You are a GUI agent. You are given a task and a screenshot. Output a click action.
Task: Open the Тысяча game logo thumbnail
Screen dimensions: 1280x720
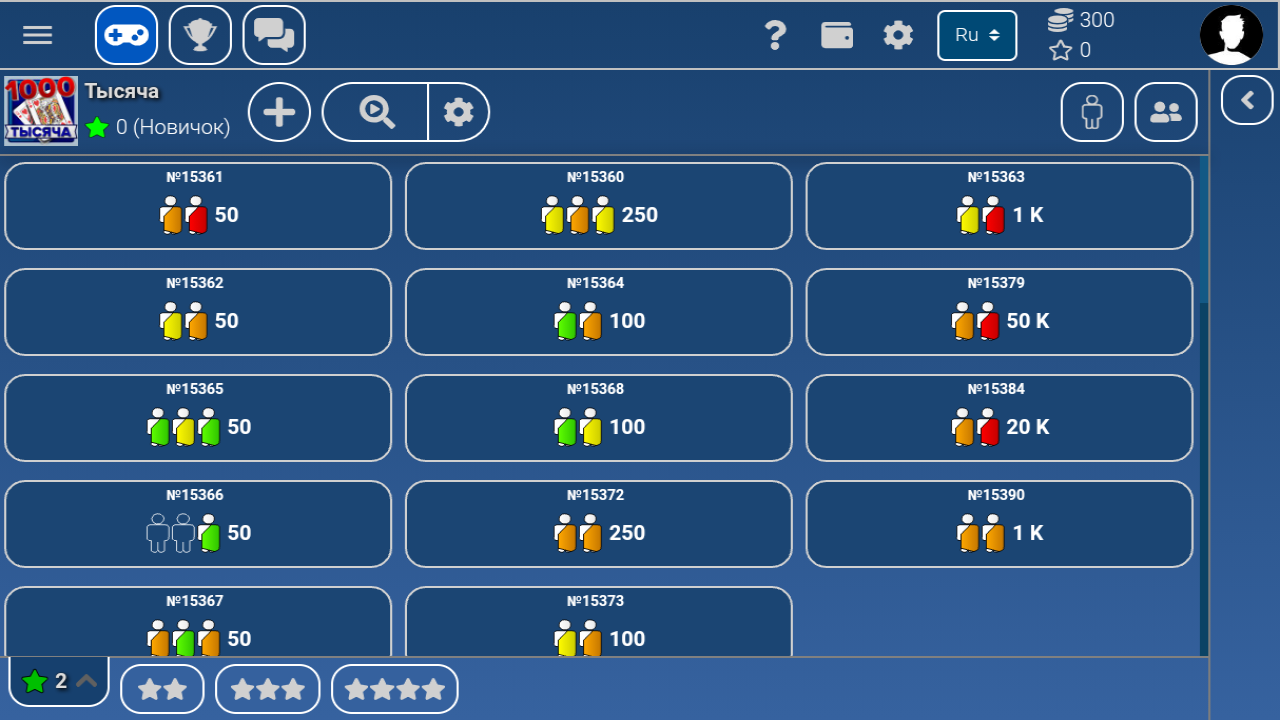tap(40, 110)
